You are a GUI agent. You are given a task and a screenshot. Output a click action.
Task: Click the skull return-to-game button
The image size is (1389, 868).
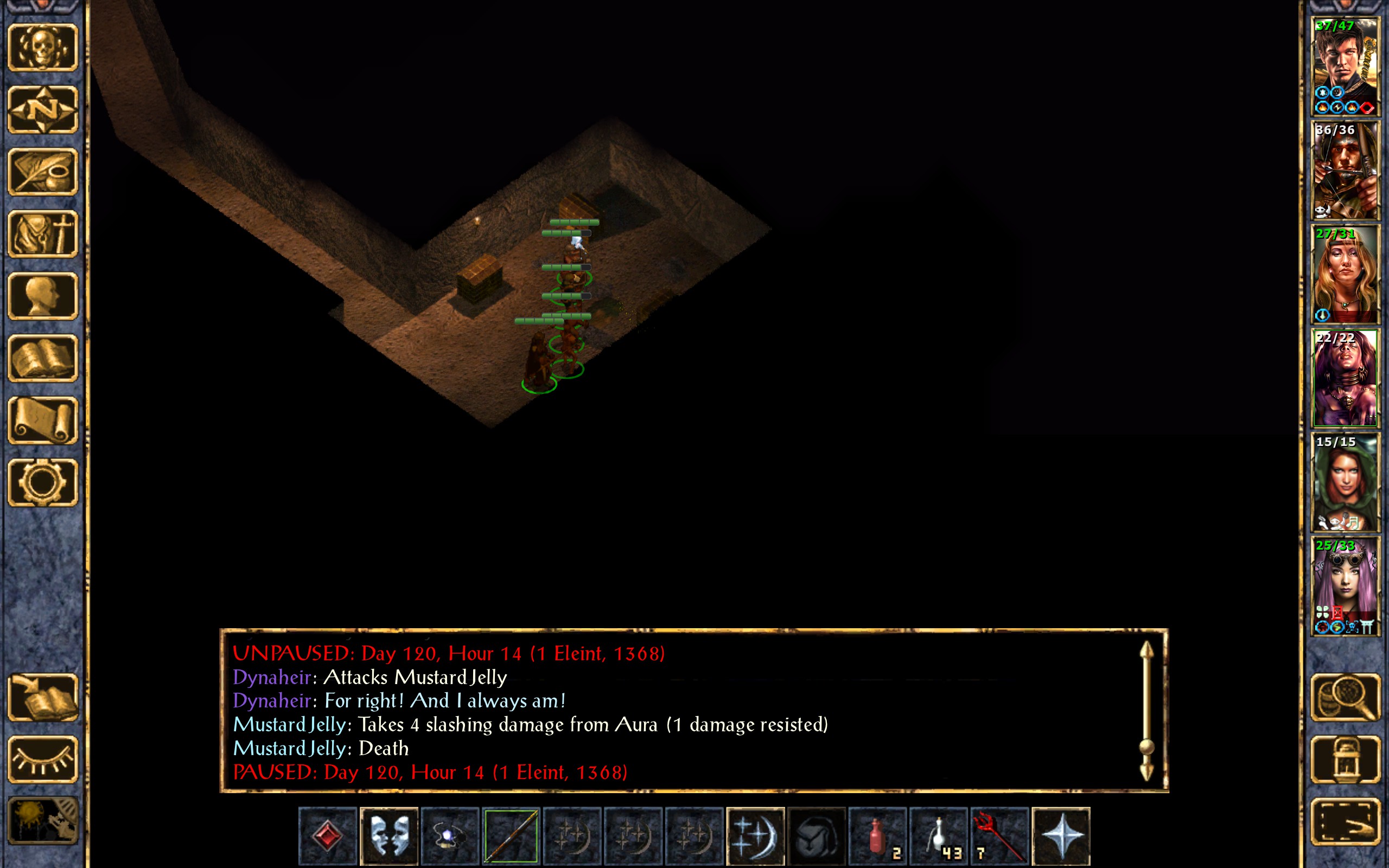tap(43, 47)
